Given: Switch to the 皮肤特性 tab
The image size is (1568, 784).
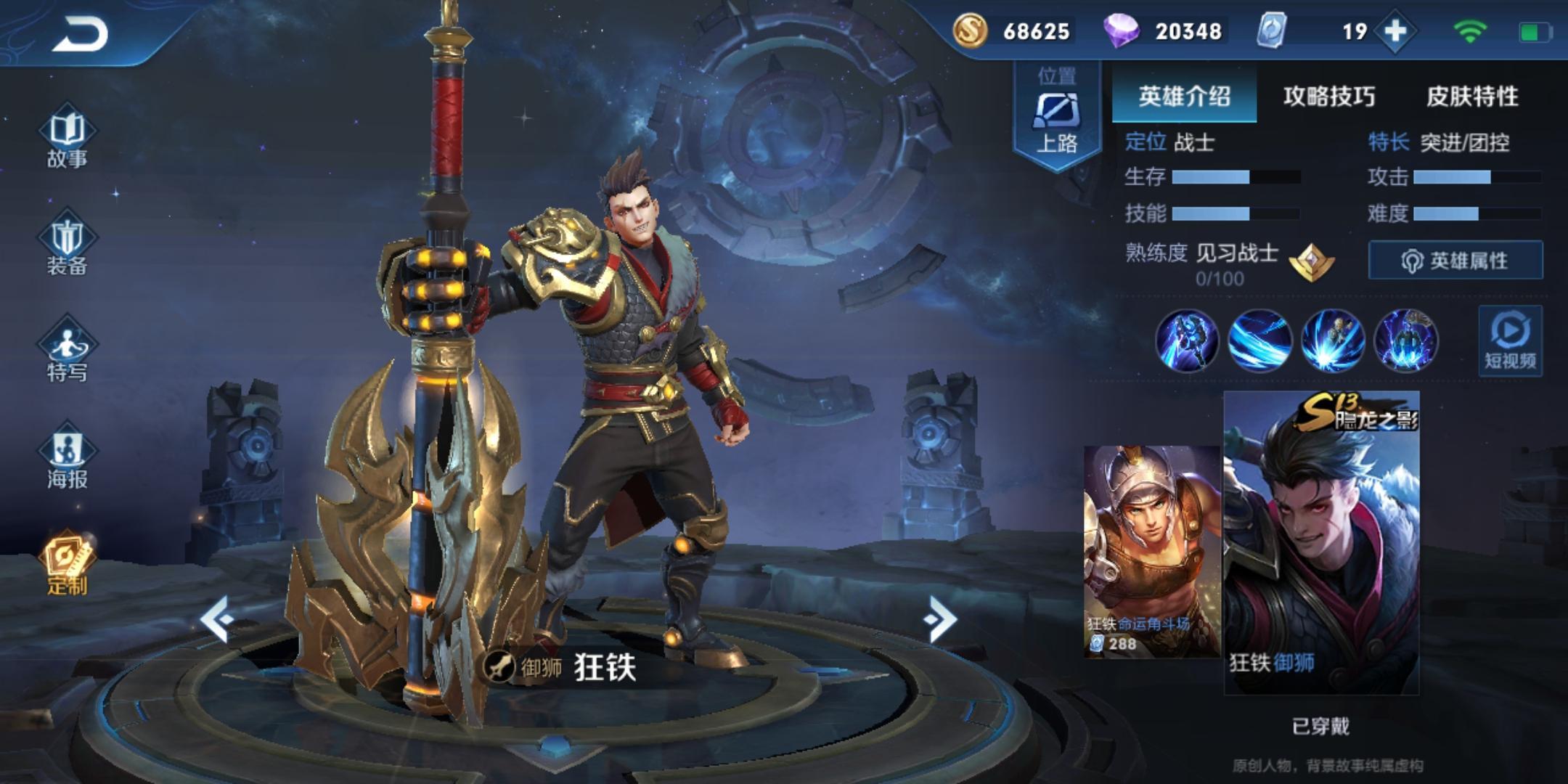Looking at the screenshot, I should [x=1472, y=96].
